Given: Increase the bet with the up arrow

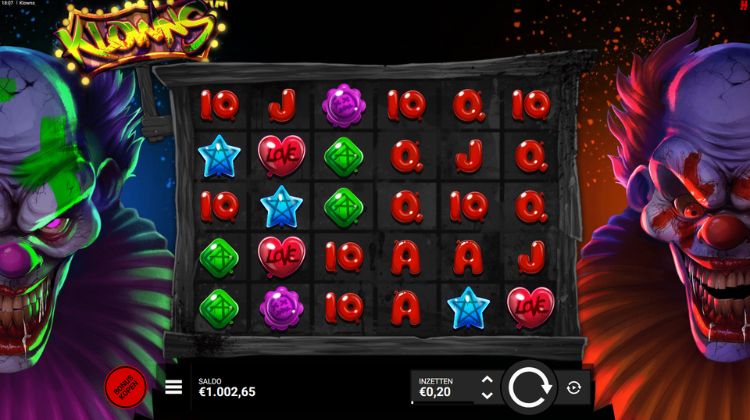Looking at the screenshot, I should (x=487, y=380).
